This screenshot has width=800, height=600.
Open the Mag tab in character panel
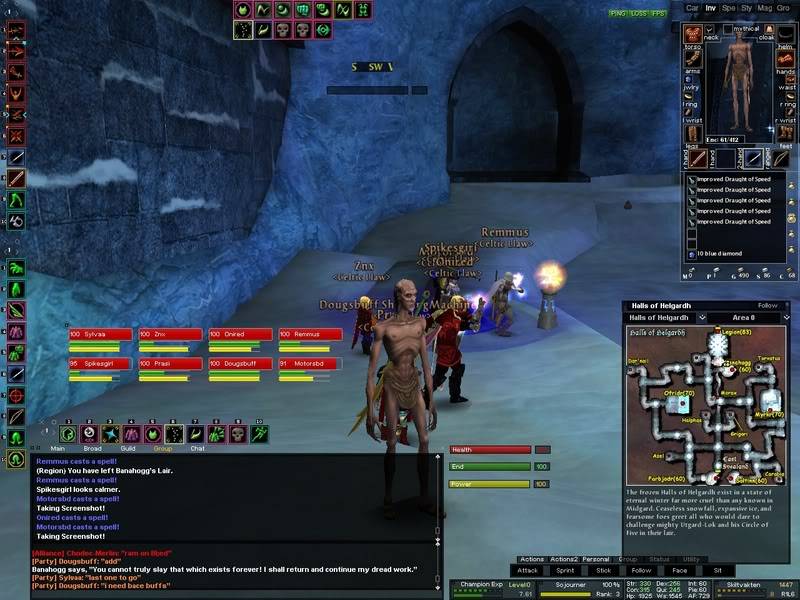765,8
